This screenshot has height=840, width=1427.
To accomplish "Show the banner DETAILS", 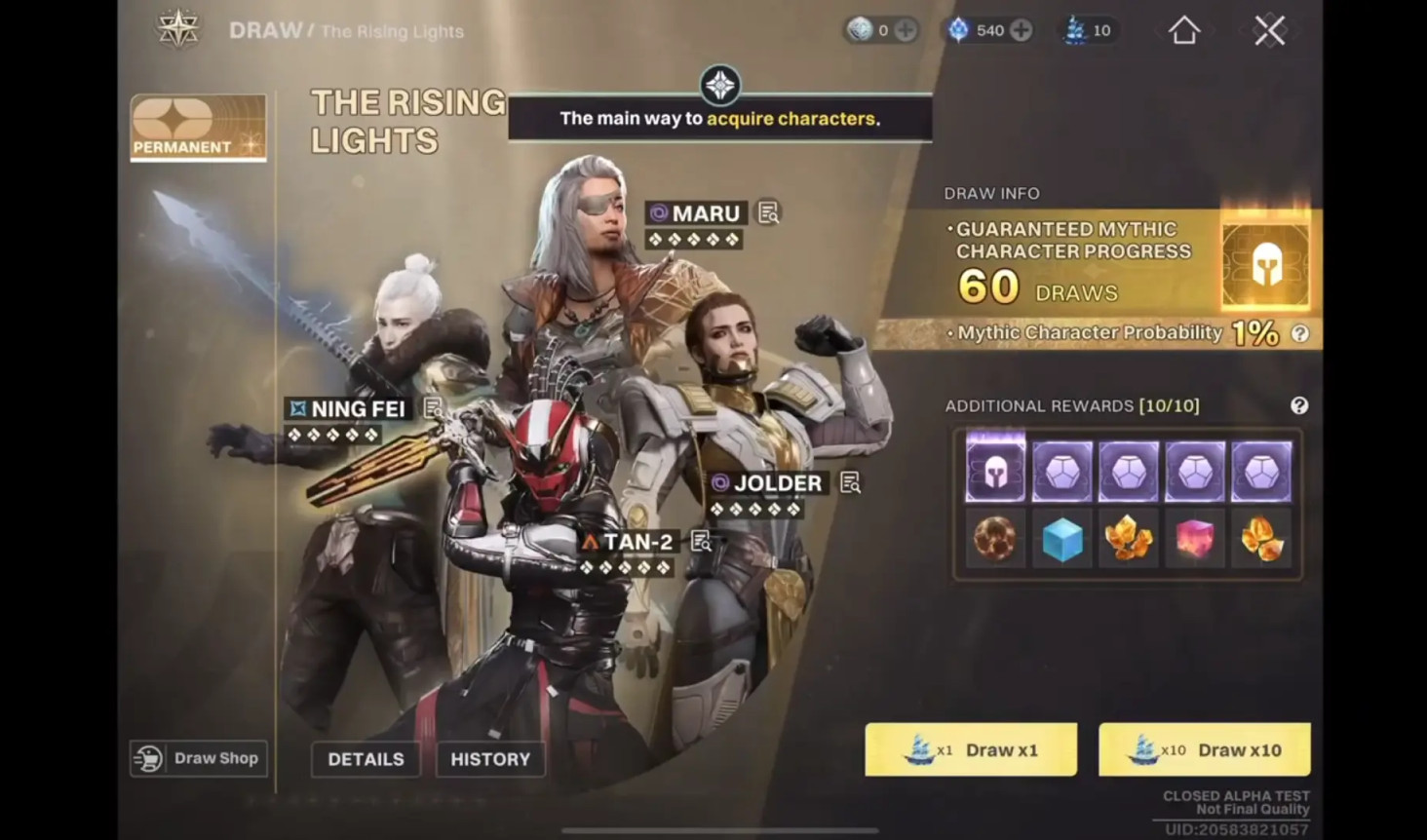I will click(x=366, y=759).
